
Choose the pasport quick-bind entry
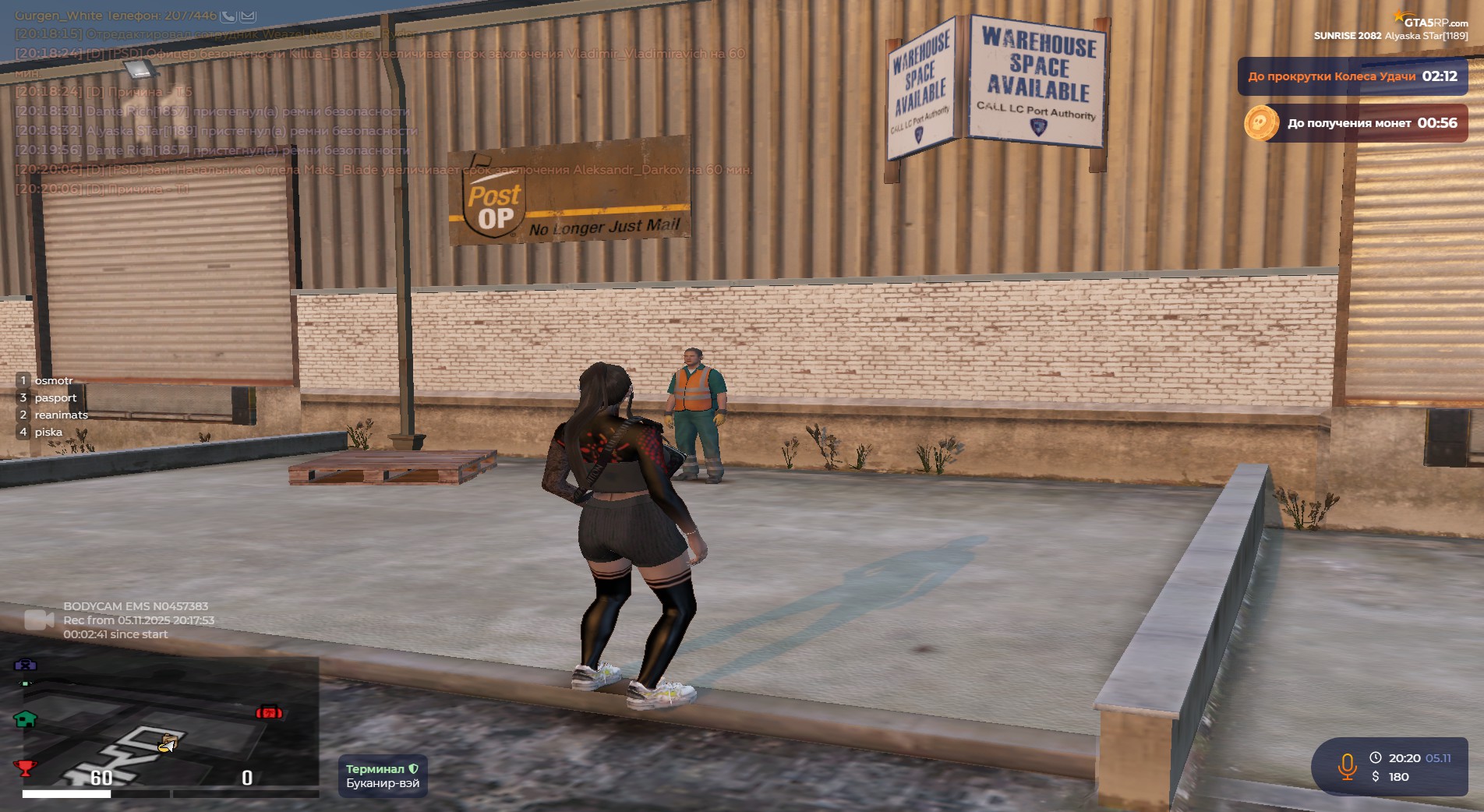click(55, 397)
